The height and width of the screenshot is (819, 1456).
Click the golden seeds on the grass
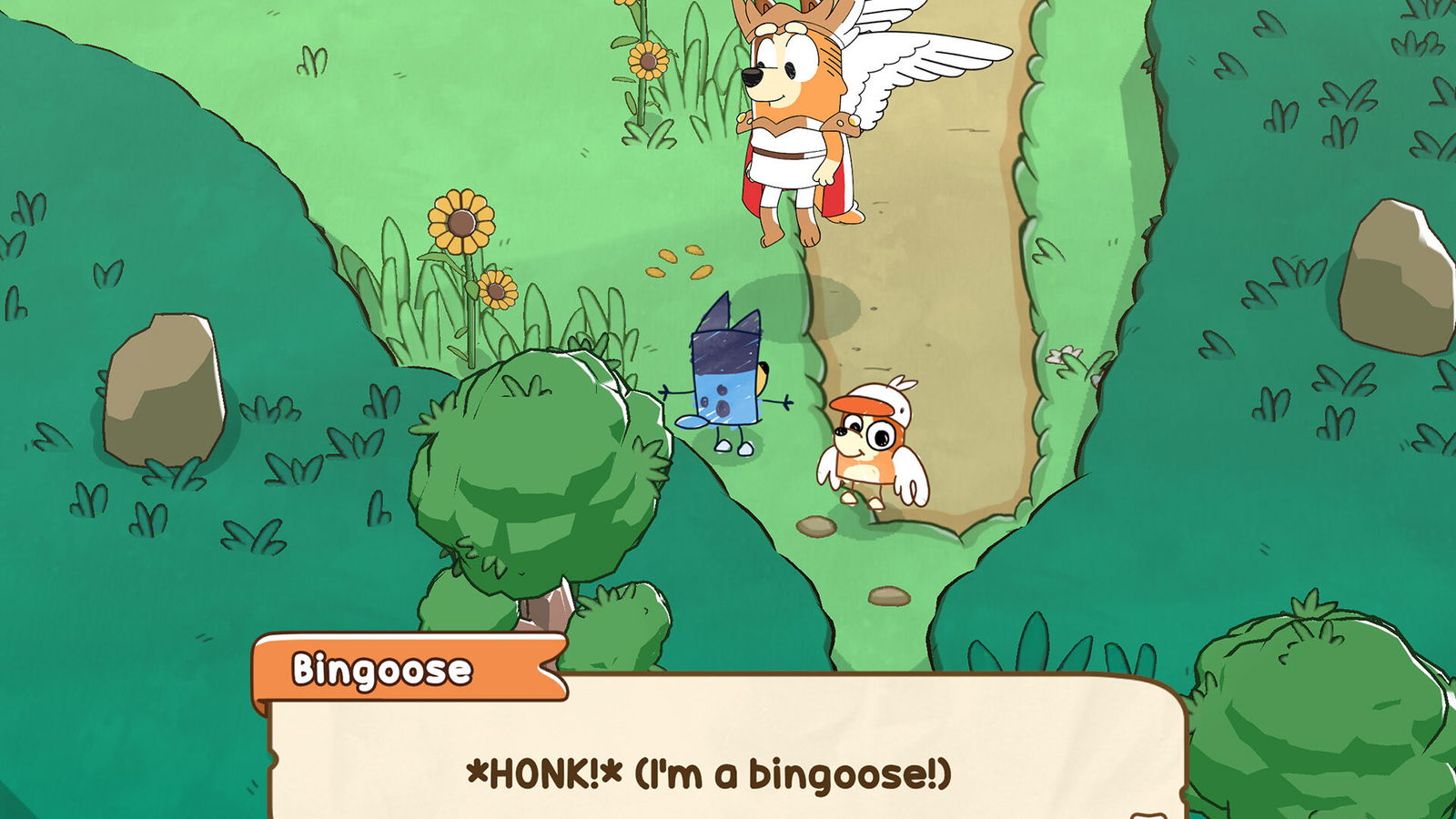point(680,264)
